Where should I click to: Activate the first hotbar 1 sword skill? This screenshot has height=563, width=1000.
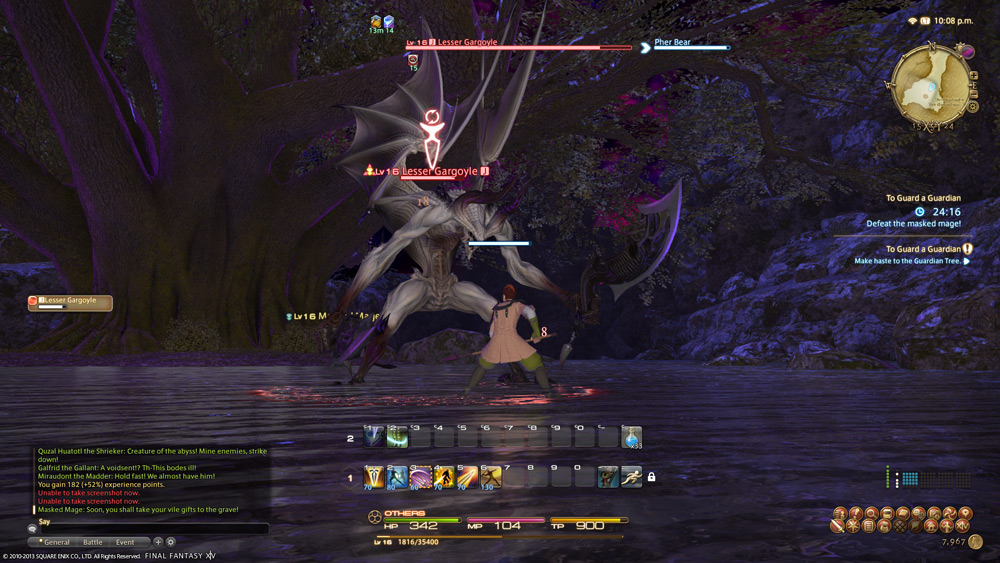374,478
